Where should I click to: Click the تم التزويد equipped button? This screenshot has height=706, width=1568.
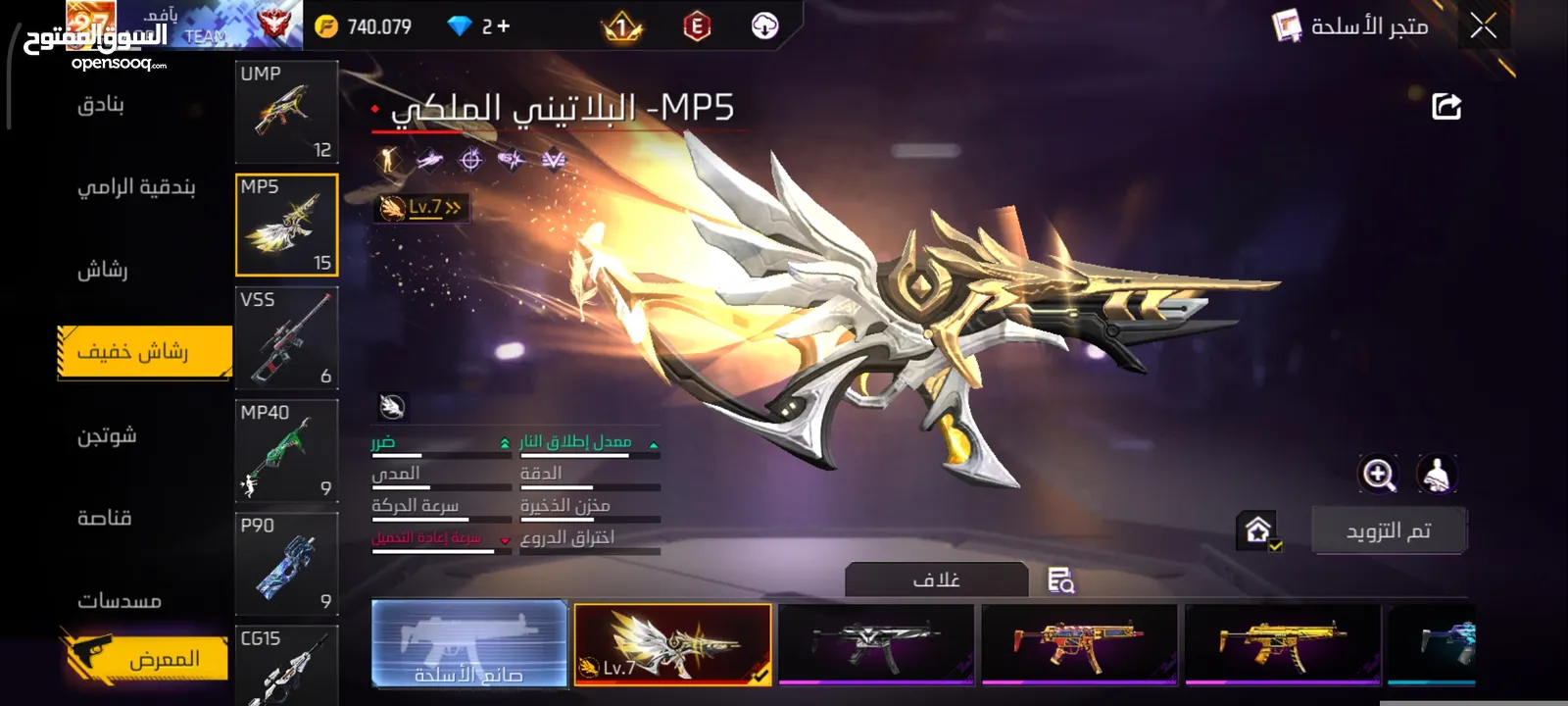[x=1388, y=530]
